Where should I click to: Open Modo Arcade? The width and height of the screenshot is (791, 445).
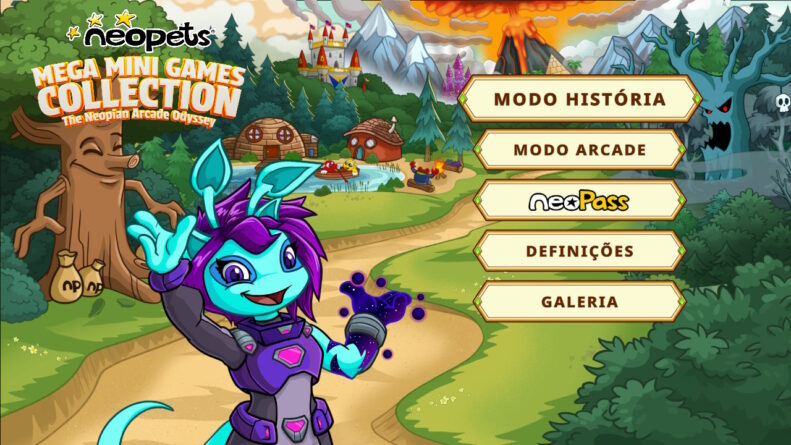tap(579, 150)
